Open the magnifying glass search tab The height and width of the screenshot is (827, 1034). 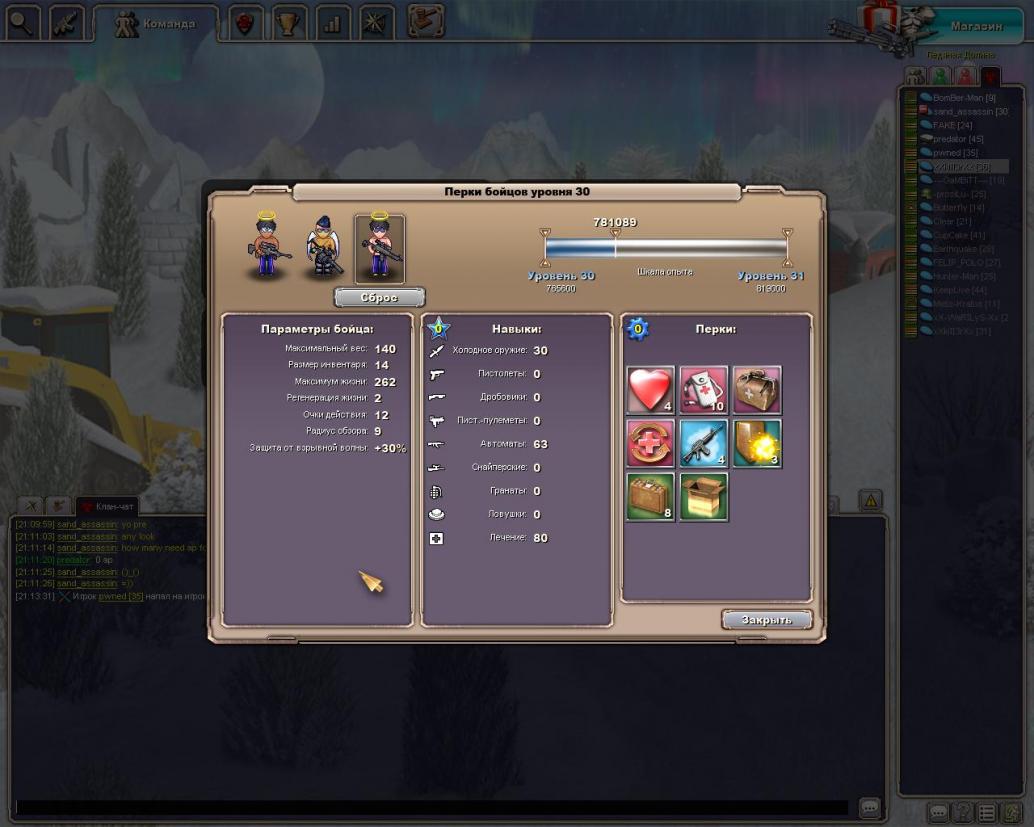pyautogui.click(x=22, y=24)
